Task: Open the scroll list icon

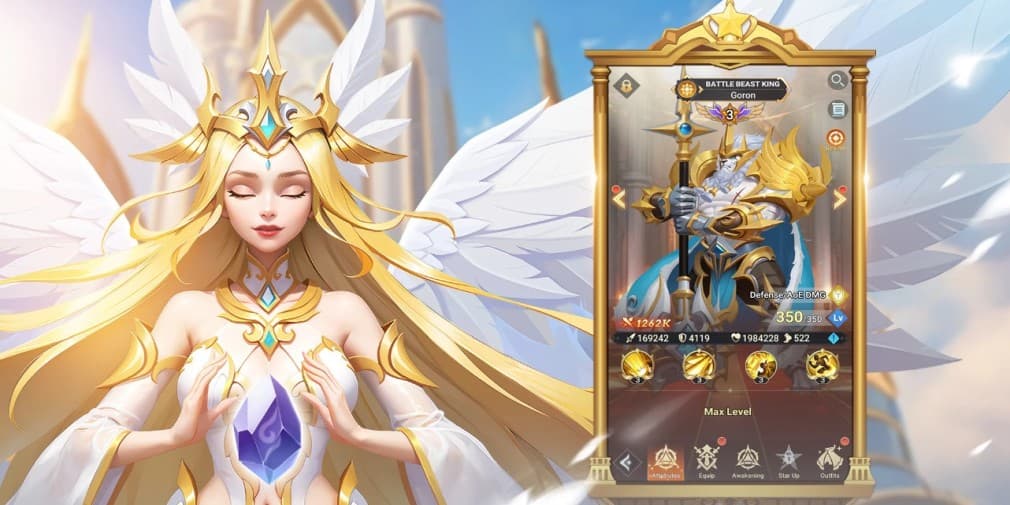Action: coord(837,109)
